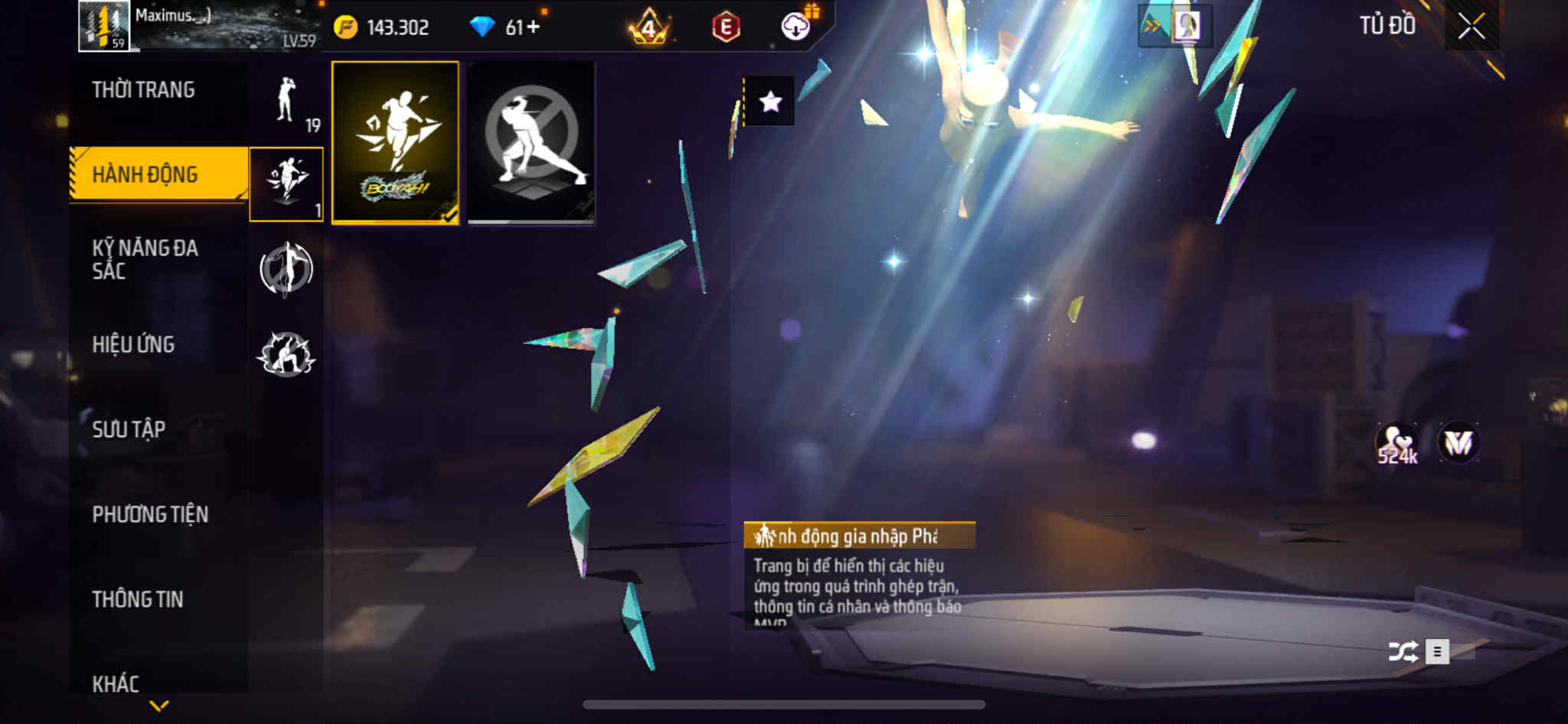Switch to the Khác category
The image size is (1568, 724).
[x=116, y=683]
